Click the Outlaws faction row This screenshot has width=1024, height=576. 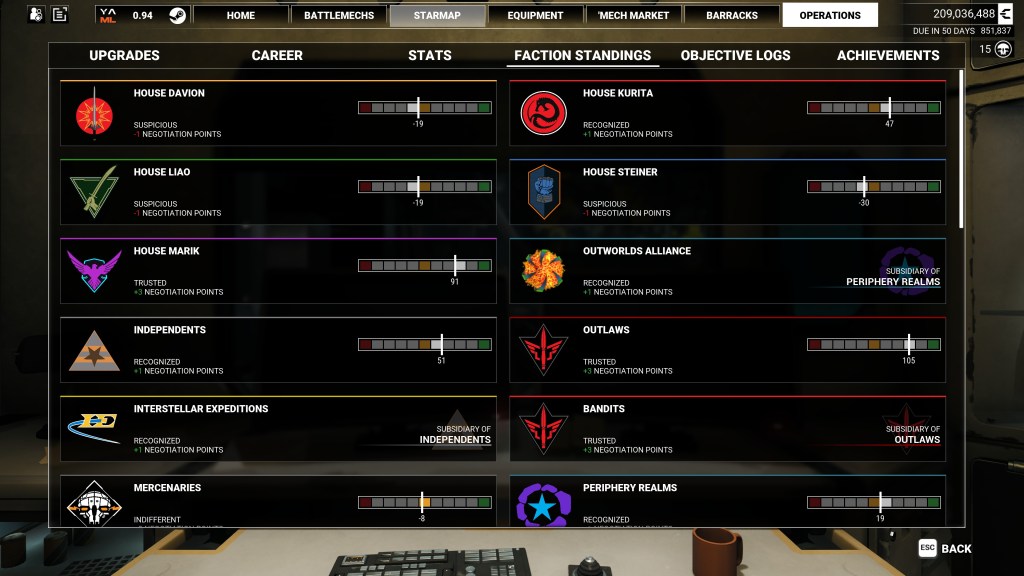point(727,350)
